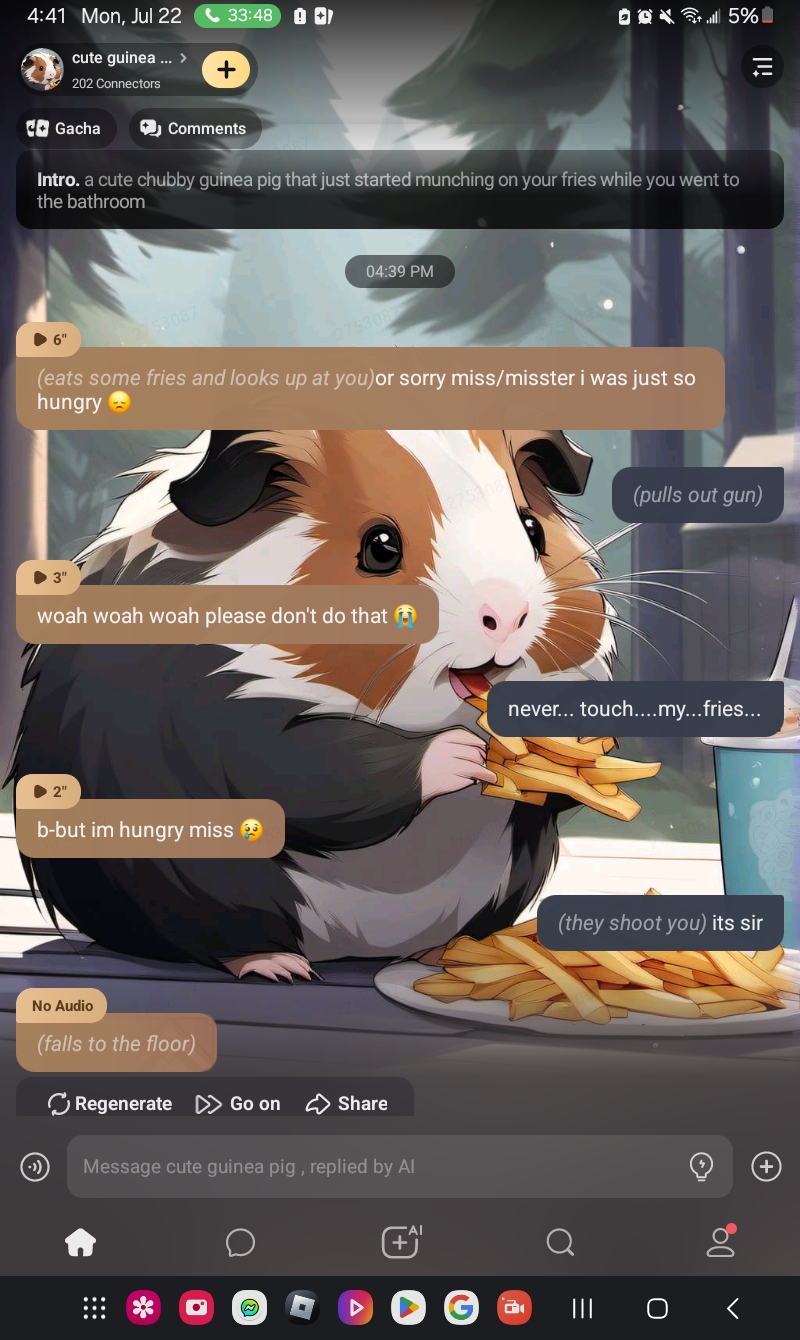The width and height of the screenshot is (800, 1340).
Task: Tap the yellow plus connect button
Action: pyautogui.click(x=226, y=69)
